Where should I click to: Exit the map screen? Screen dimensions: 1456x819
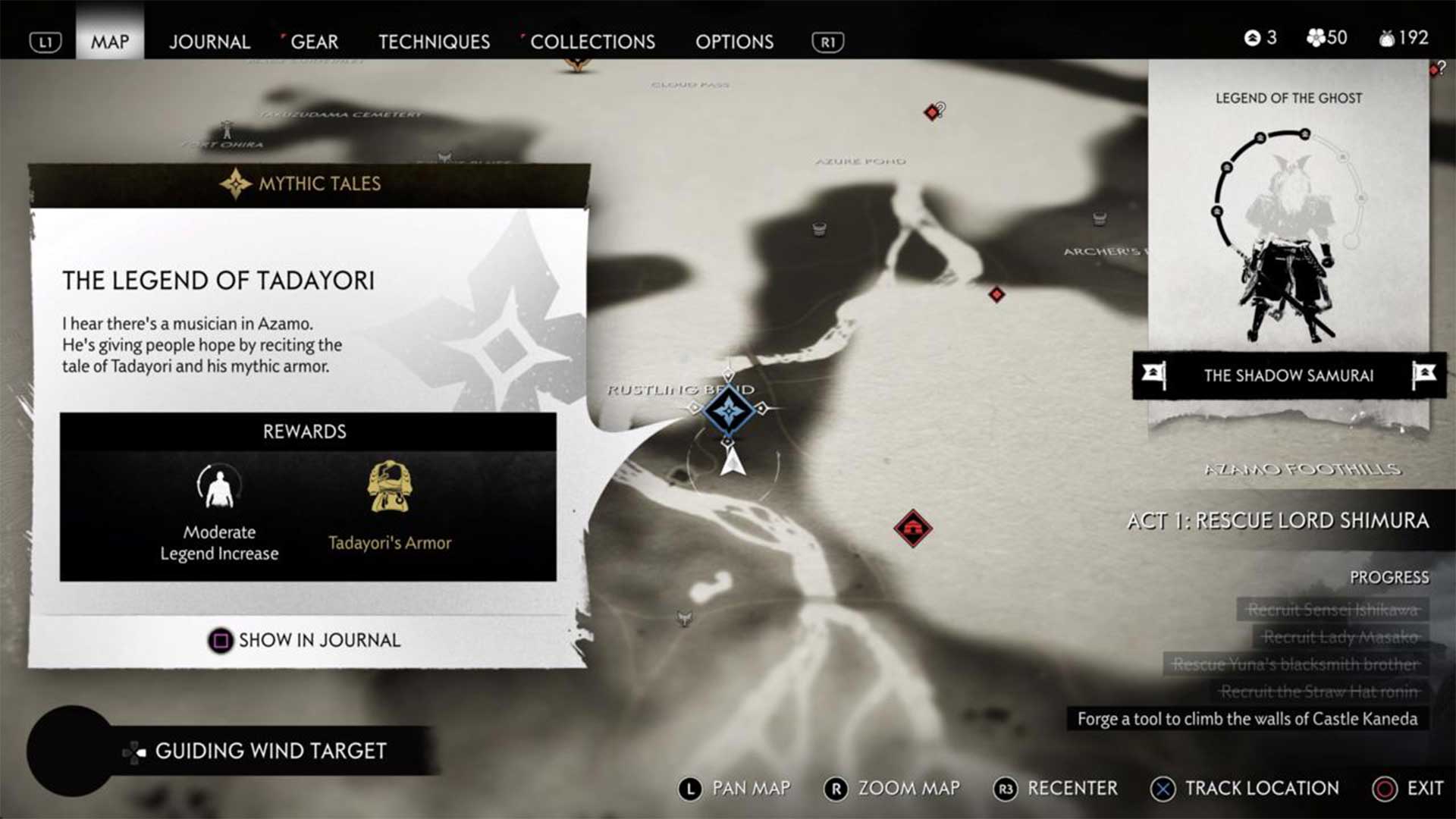(1408, 789)
